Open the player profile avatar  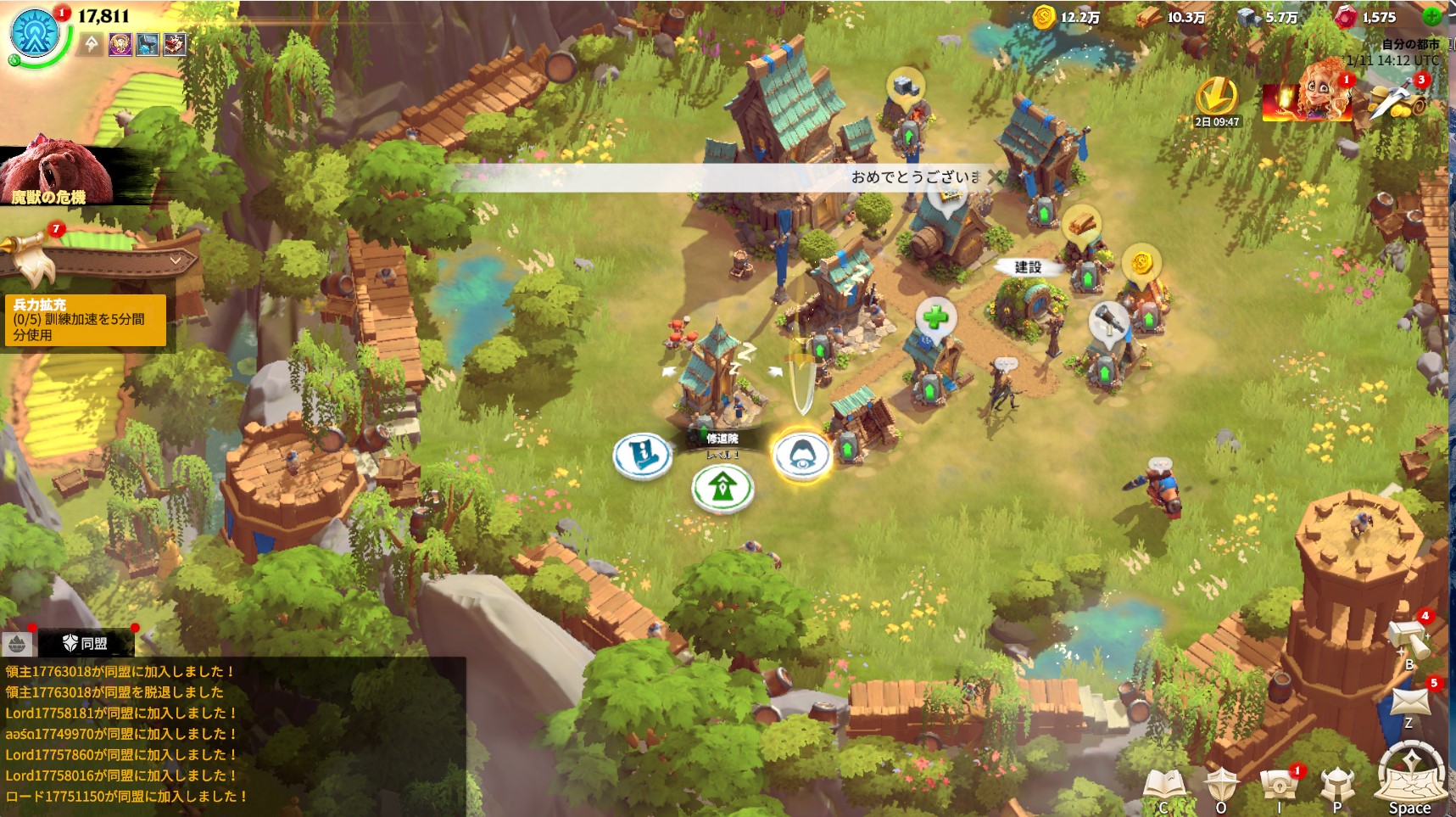[x=36, y=34]
